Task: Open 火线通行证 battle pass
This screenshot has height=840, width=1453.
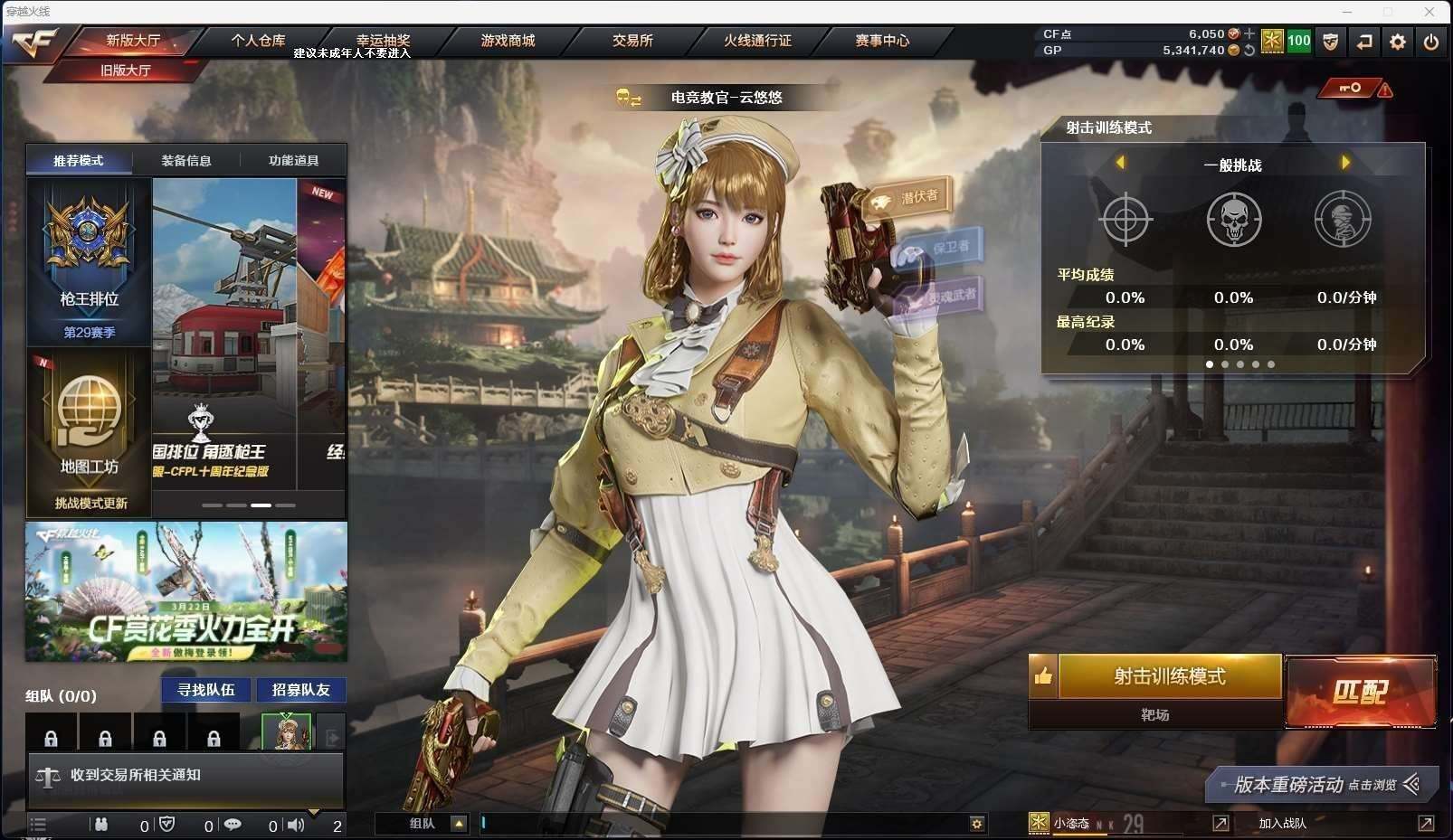Action: click(757, 41)
